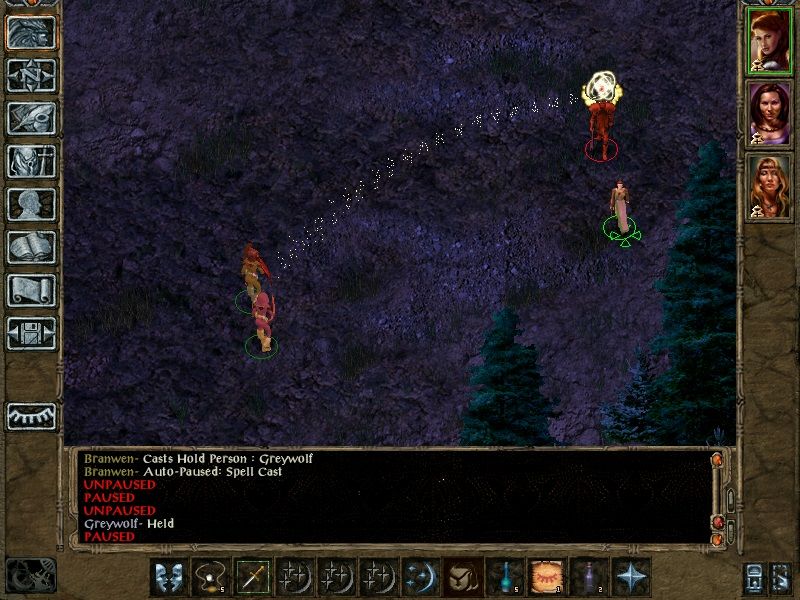Open the area map with the compass icon
The height and width of the screenshot is (600, 800).
[31, 75]
